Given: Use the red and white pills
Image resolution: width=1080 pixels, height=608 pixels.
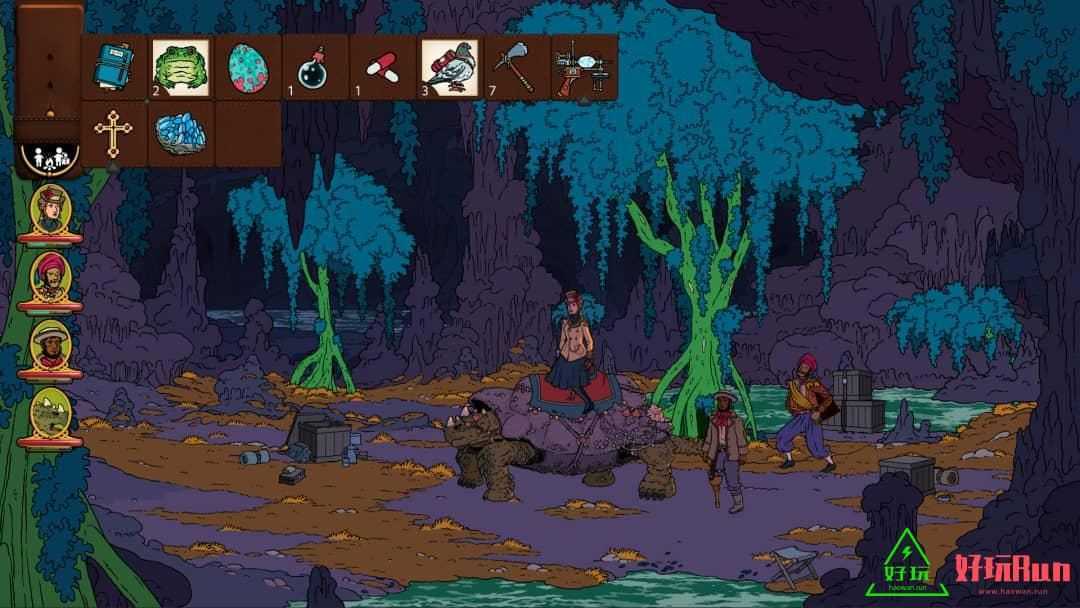Looking at the screenshot, I should pos(382,68).
